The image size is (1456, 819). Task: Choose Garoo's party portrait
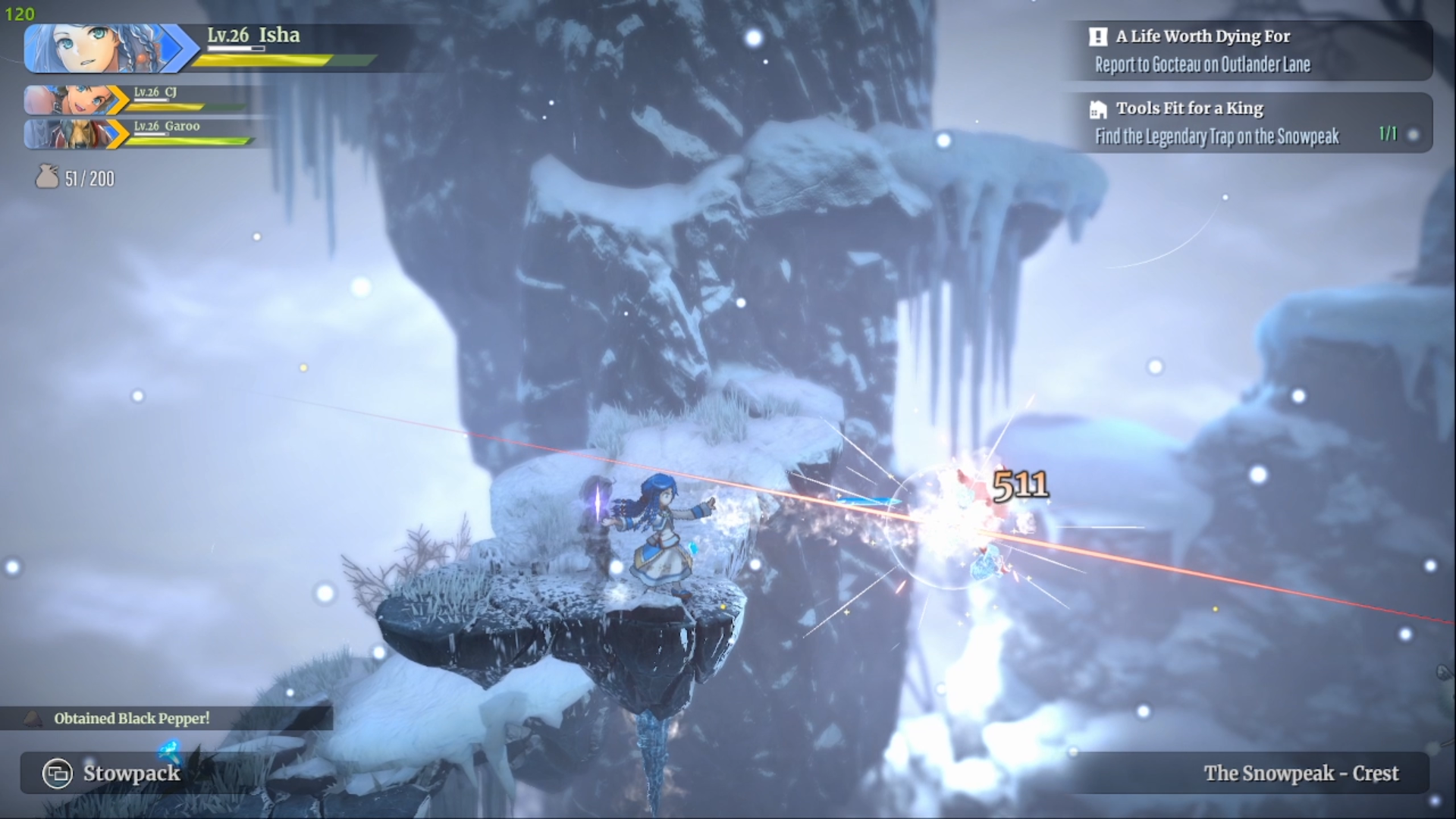coord(70,134)
